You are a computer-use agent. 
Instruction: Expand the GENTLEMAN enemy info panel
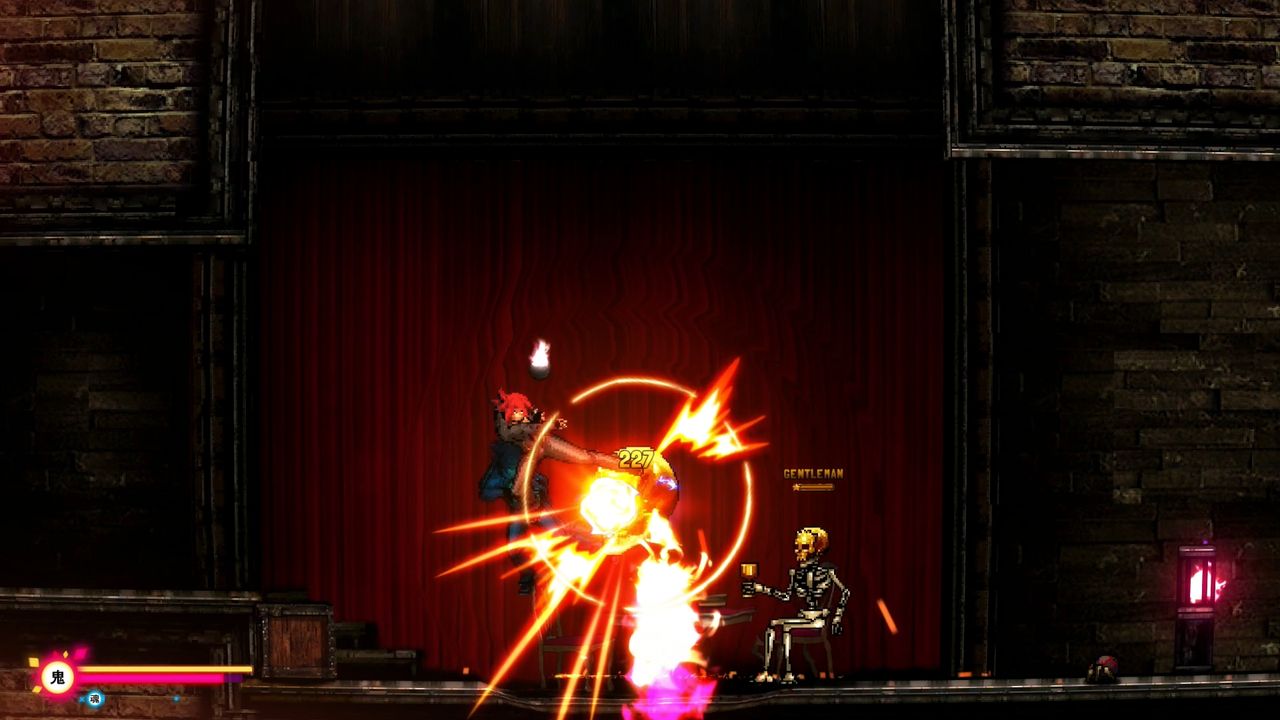pos(813,478)
